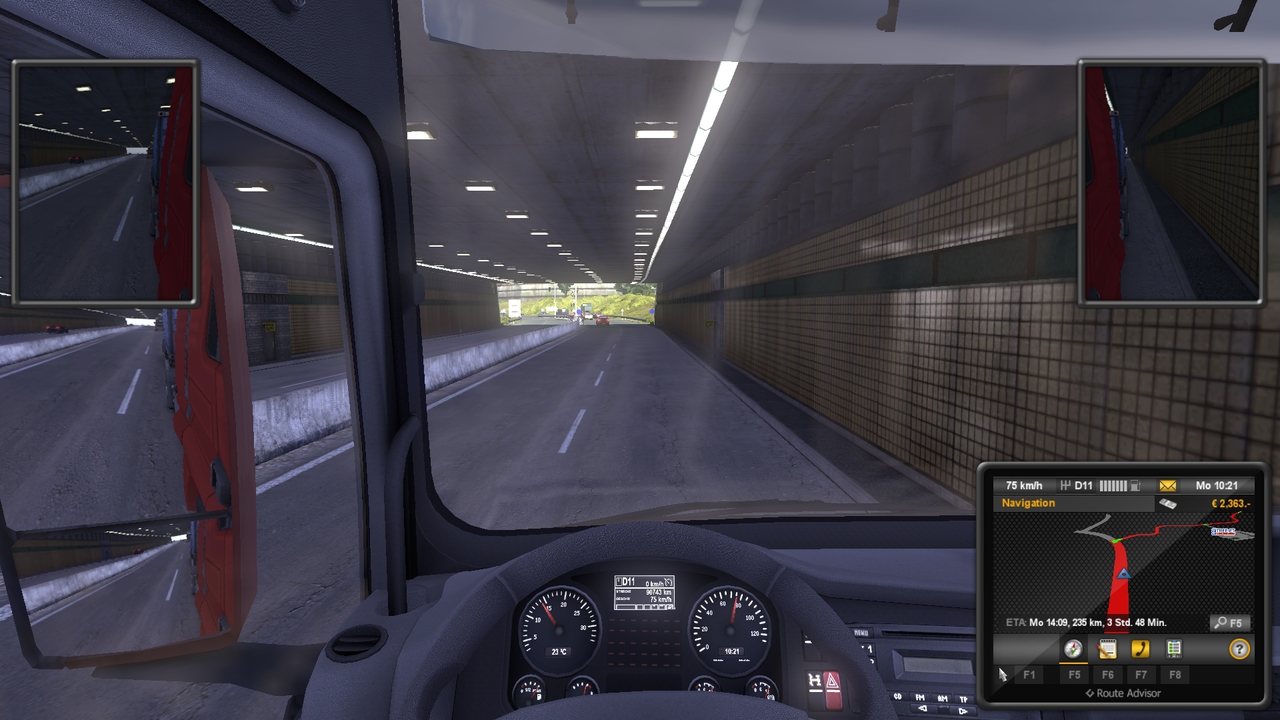
Task: Select the Job Info notepad icon
Action: tap(1108, 648)
